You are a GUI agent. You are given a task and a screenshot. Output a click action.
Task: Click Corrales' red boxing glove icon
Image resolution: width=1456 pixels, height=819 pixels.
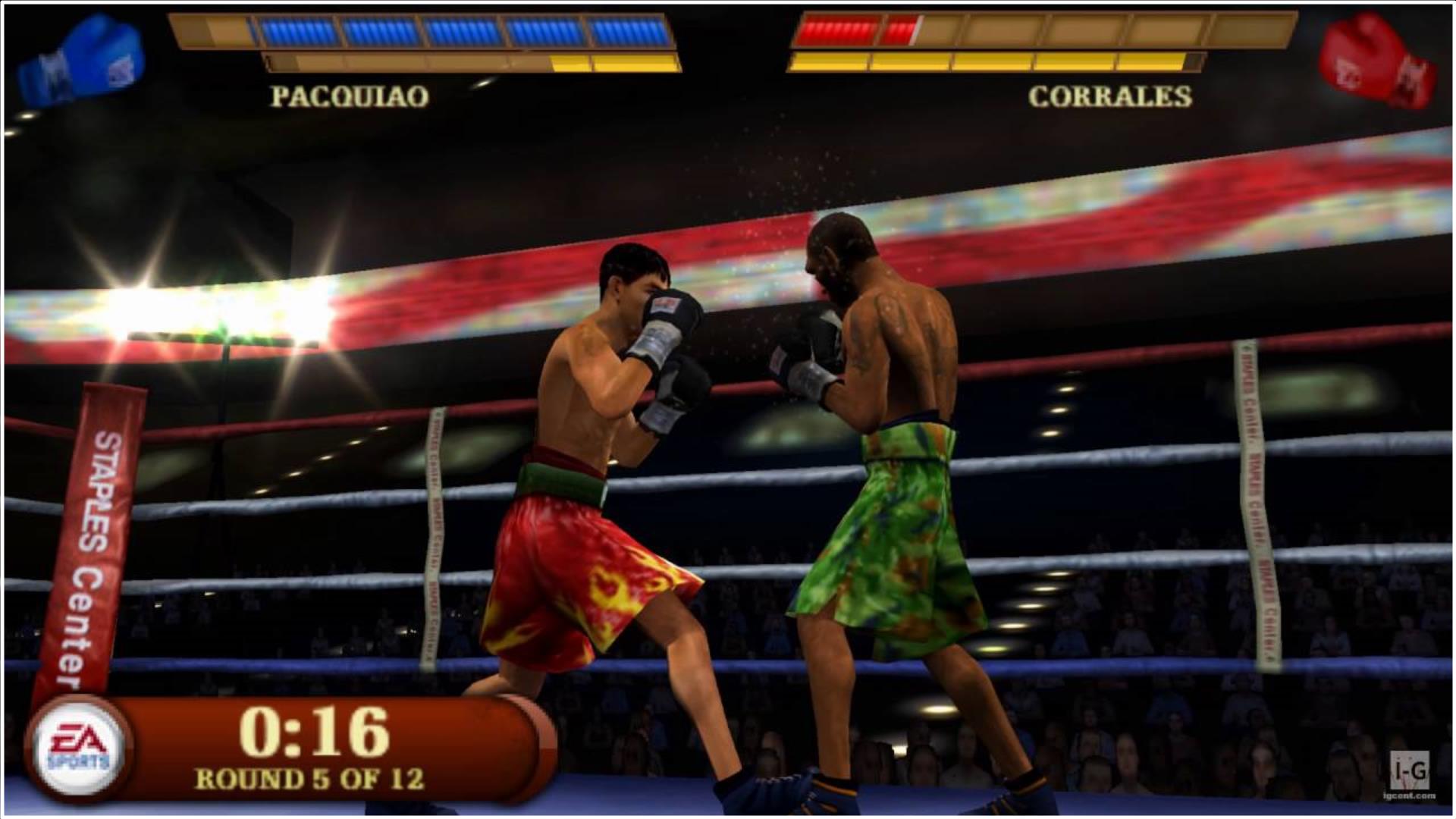tap(1375, 62)
